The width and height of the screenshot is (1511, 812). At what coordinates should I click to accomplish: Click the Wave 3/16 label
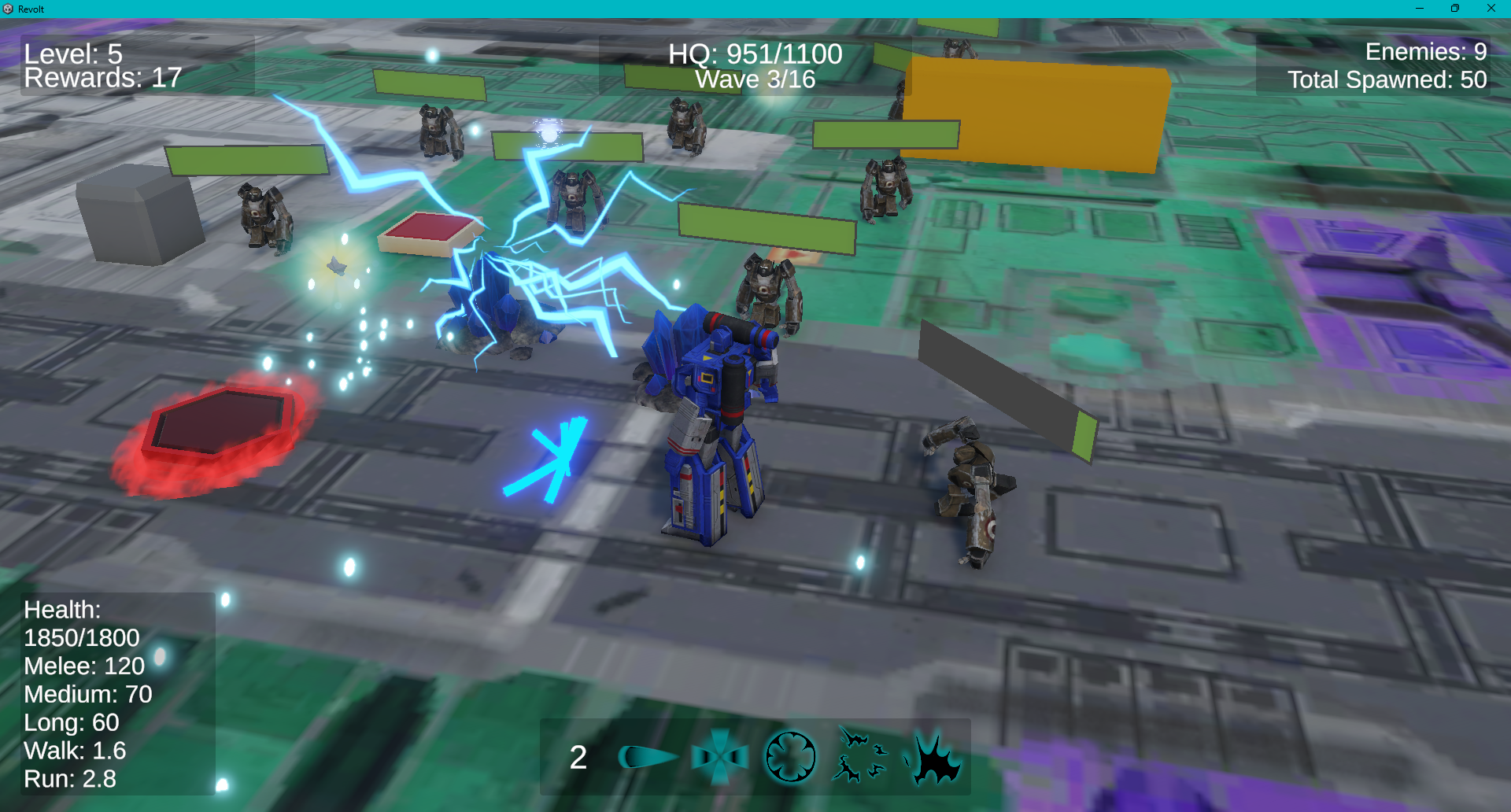(755, 78)
